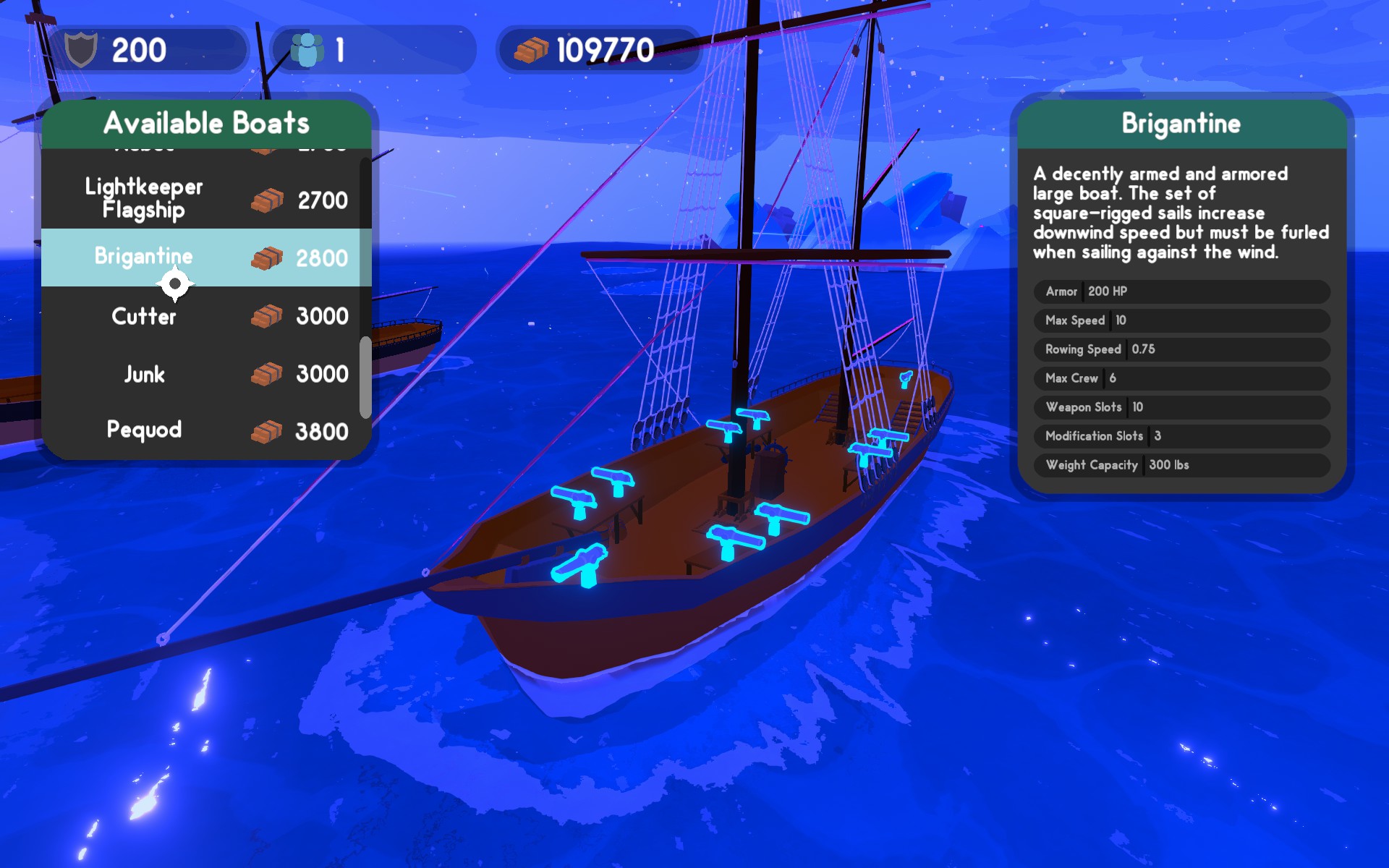This screenshot has width=1389, height=868.
Task: Pick the Cutter from the boat list
Action: coord(205,316)
